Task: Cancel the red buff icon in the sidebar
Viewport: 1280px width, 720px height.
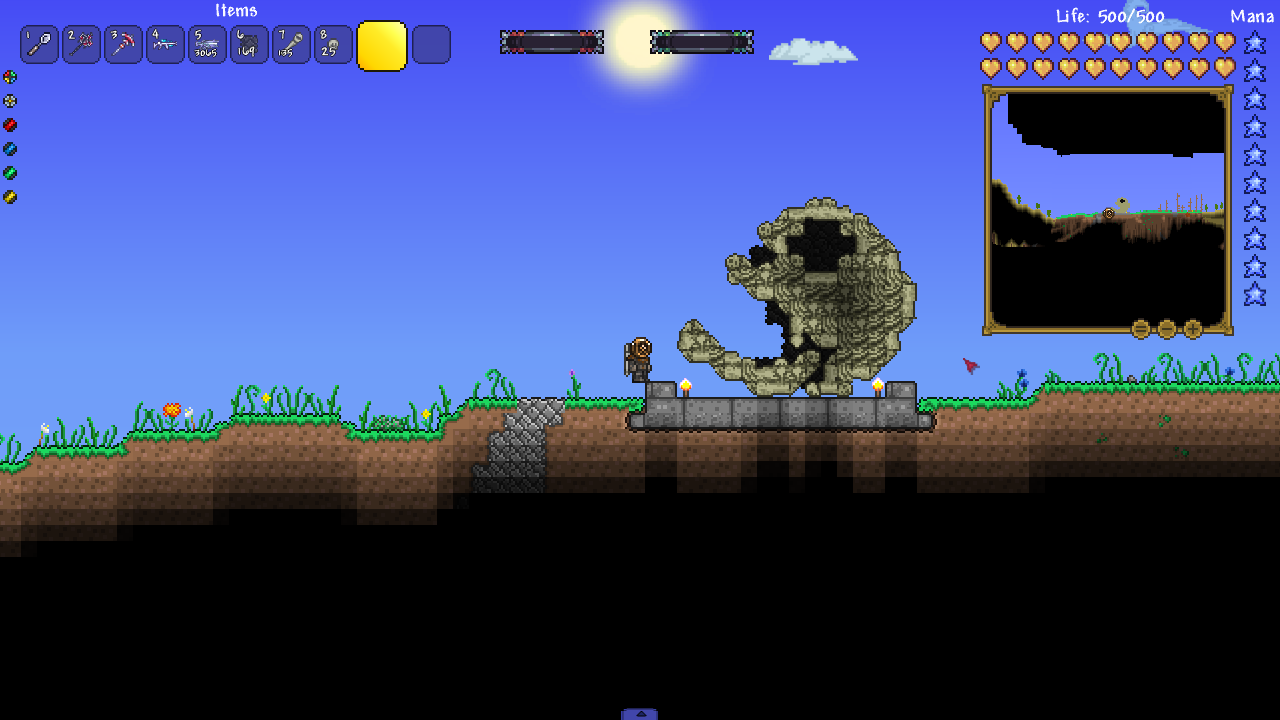Action: click(x=8, y=124)
